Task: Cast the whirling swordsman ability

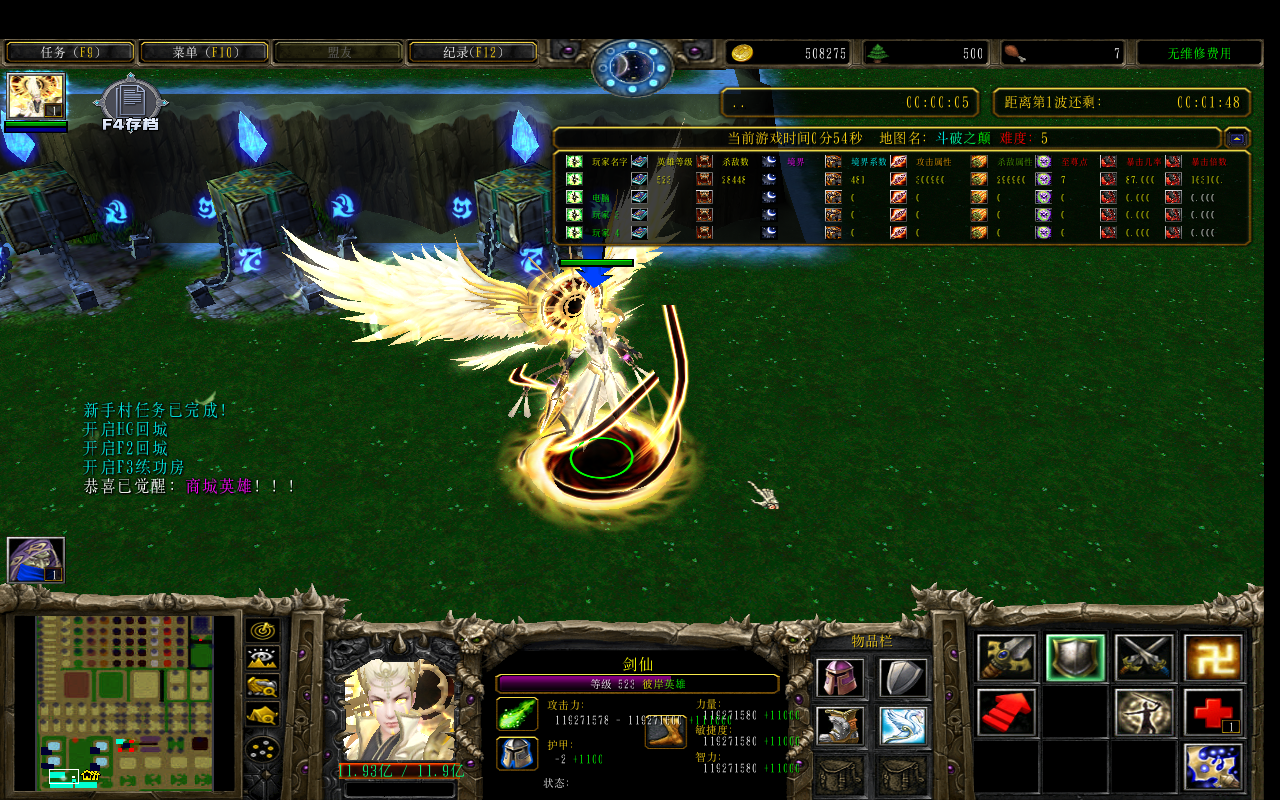Action: 1145,712
